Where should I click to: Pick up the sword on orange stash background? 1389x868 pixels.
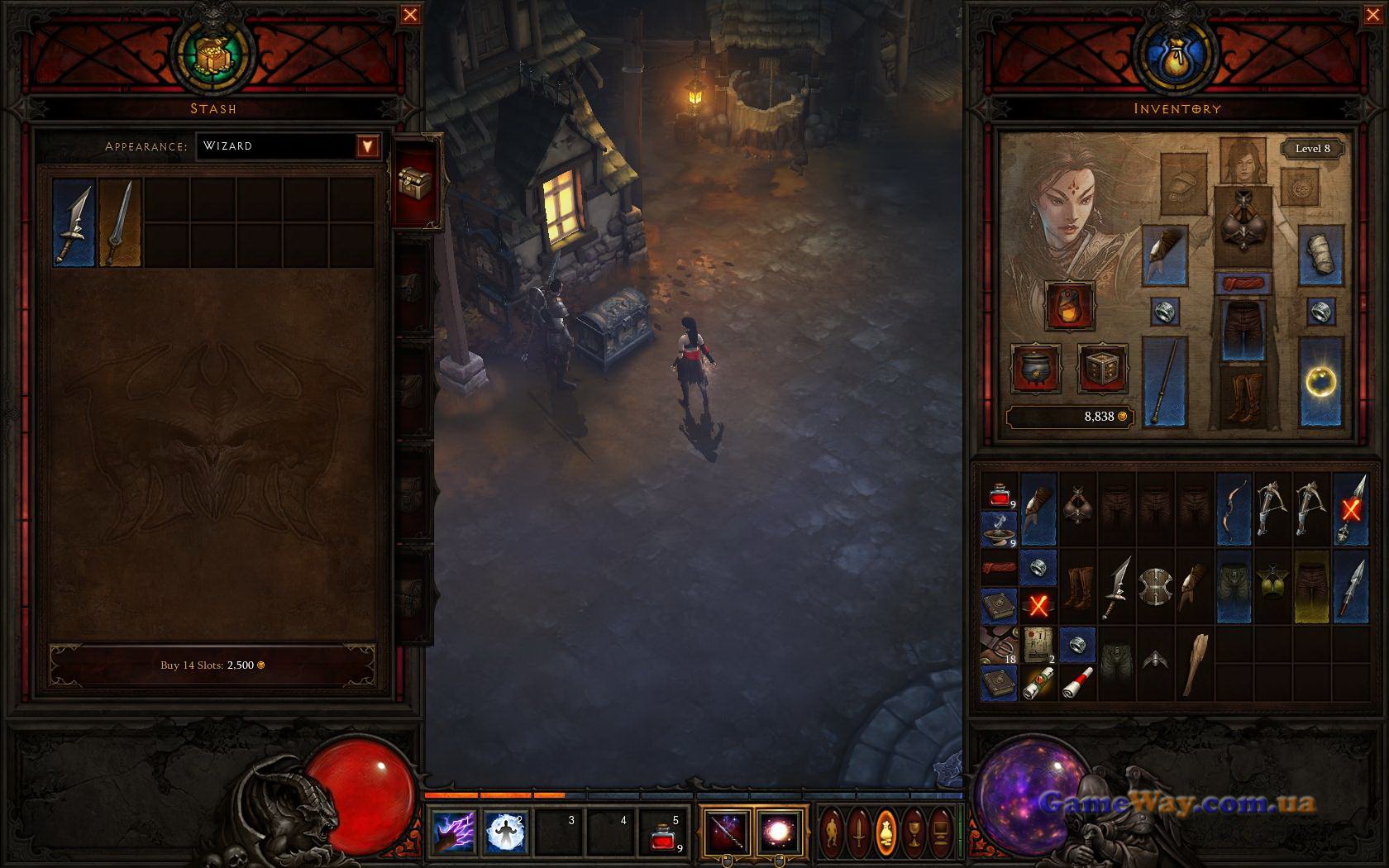[120, 223]
